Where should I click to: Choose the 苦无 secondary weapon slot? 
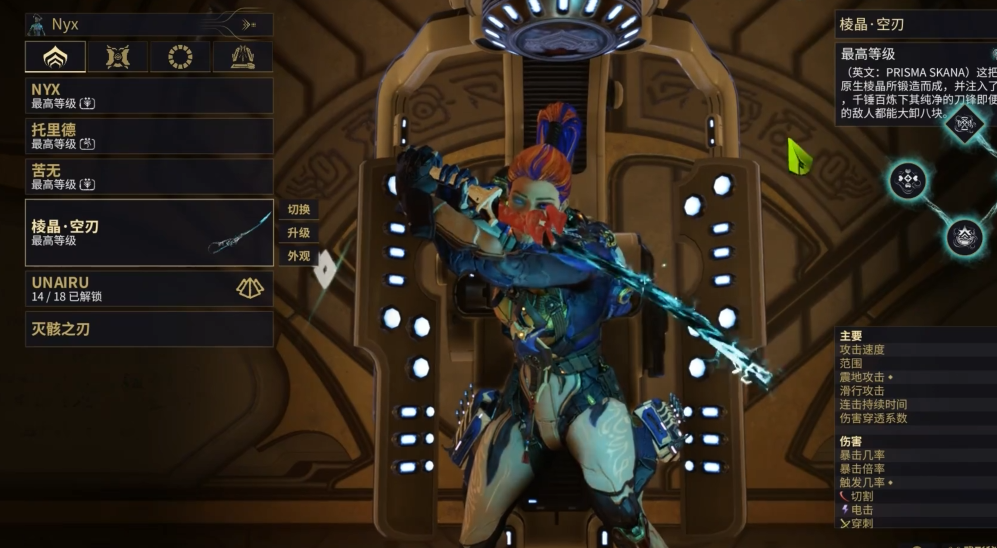coord(149,177)
